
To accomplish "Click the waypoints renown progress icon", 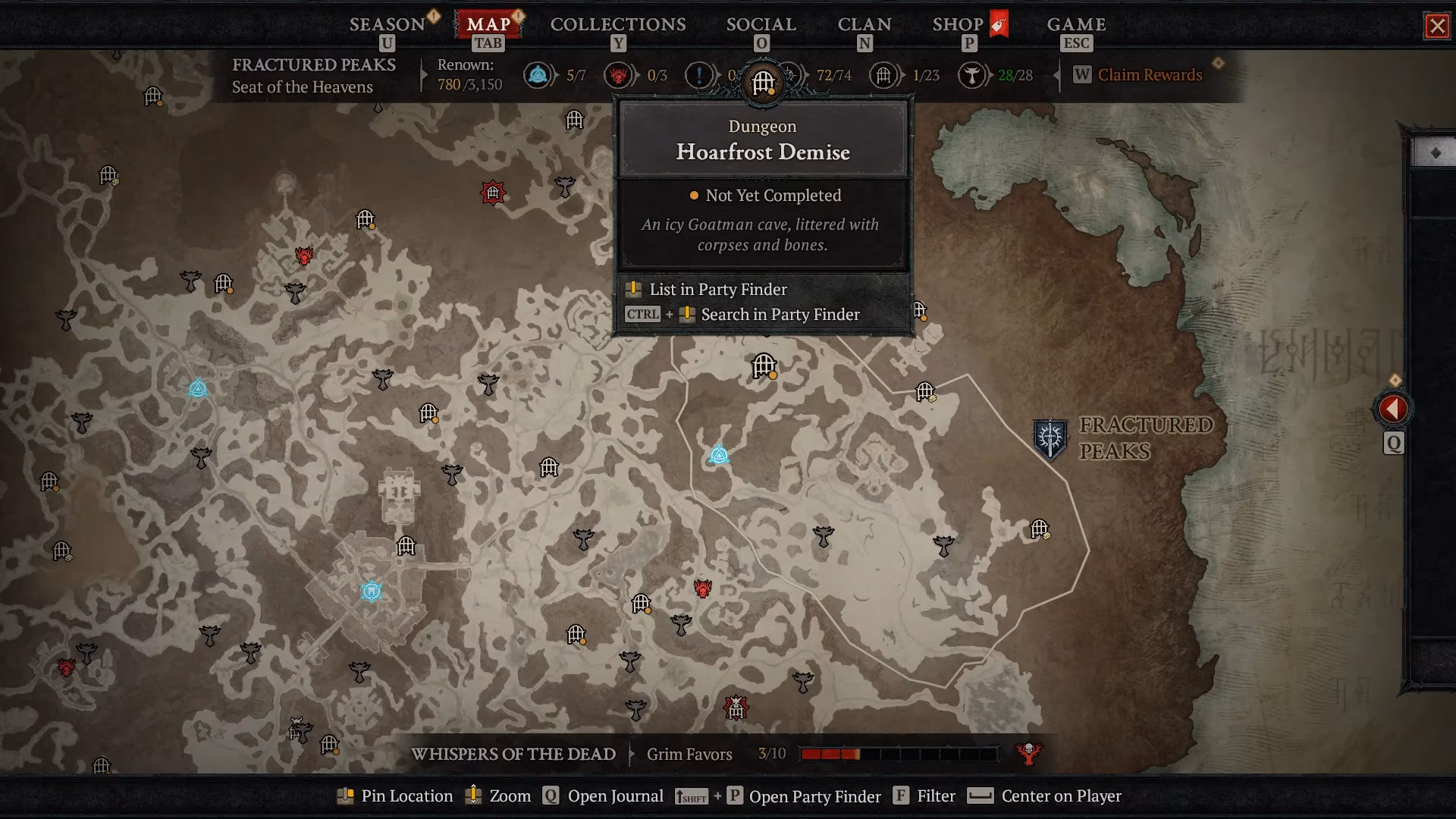I will click(538, 75).
